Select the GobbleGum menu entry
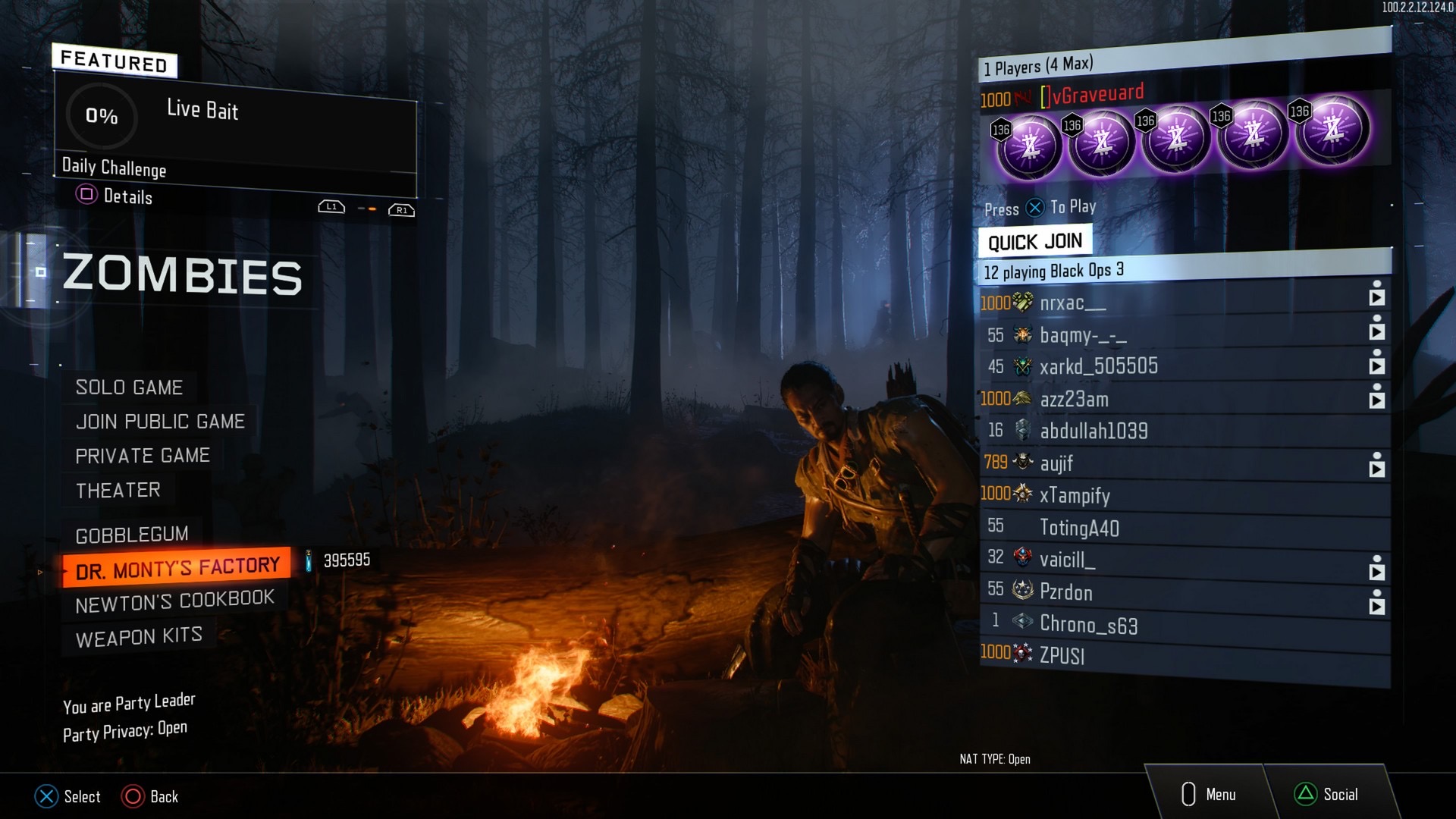Viewport: 1456px width, 819px height. [x=132, y=535]
